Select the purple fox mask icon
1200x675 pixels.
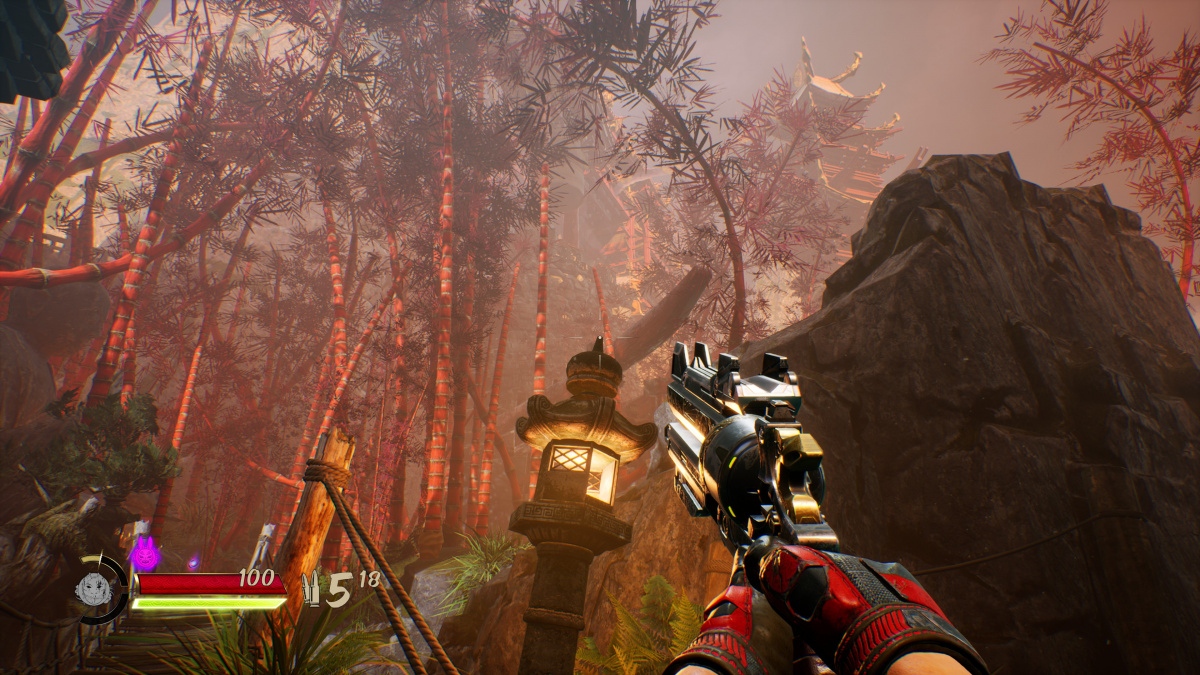point(145,551)
